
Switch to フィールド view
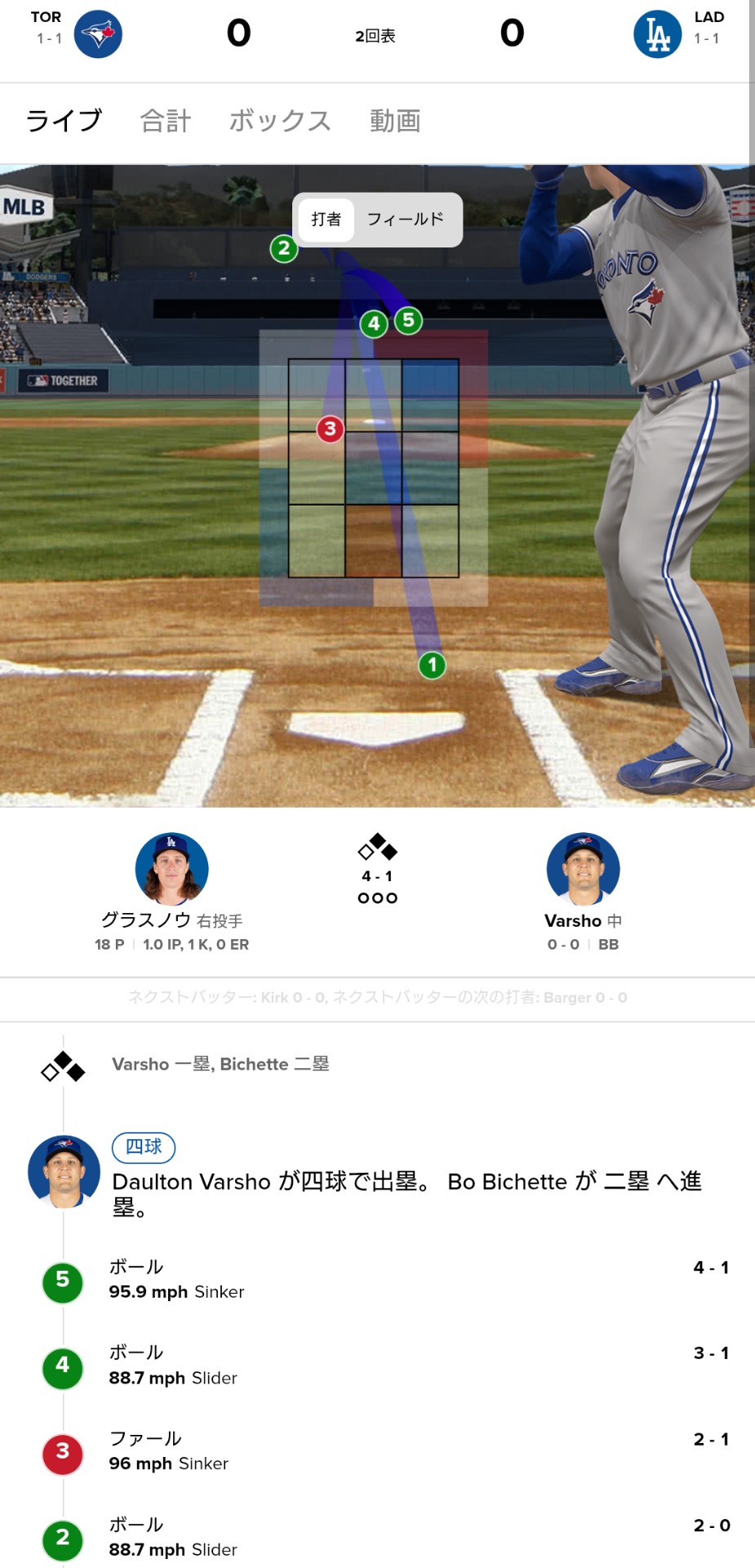point(406,220)
